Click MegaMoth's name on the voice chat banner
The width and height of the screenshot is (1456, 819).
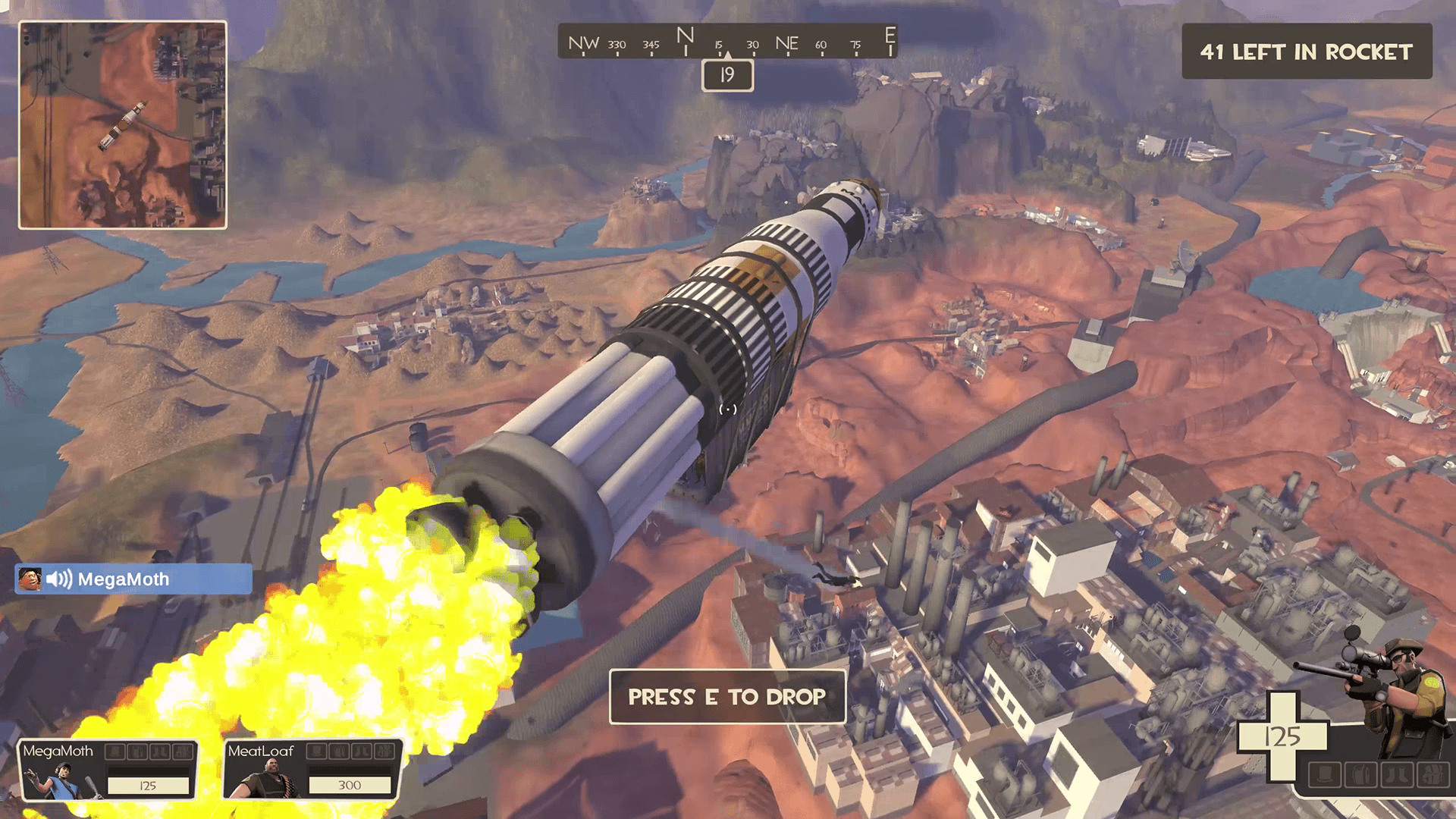[x=124, y=579]
